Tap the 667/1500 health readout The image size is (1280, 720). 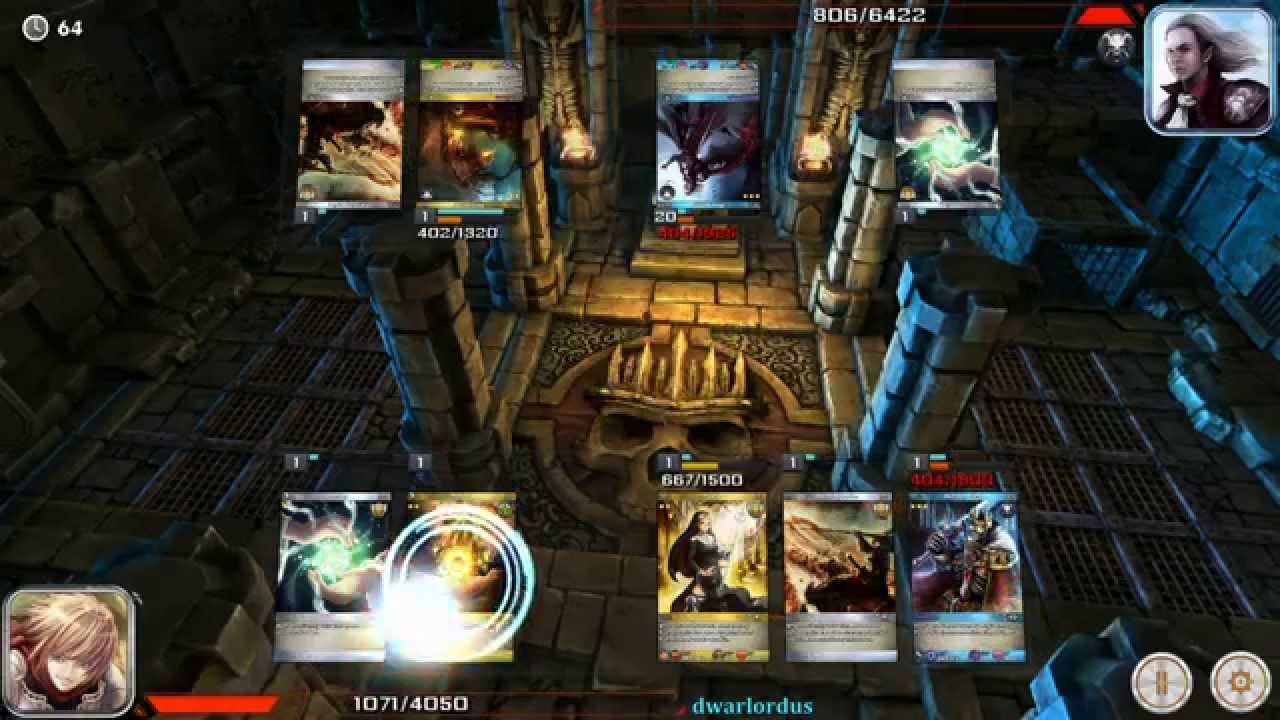pyautogui.click(x=704, y=478)
